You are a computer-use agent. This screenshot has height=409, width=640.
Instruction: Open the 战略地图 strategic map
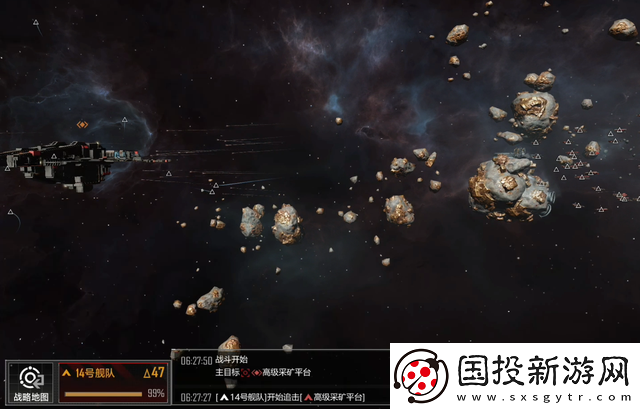(30, 382)
